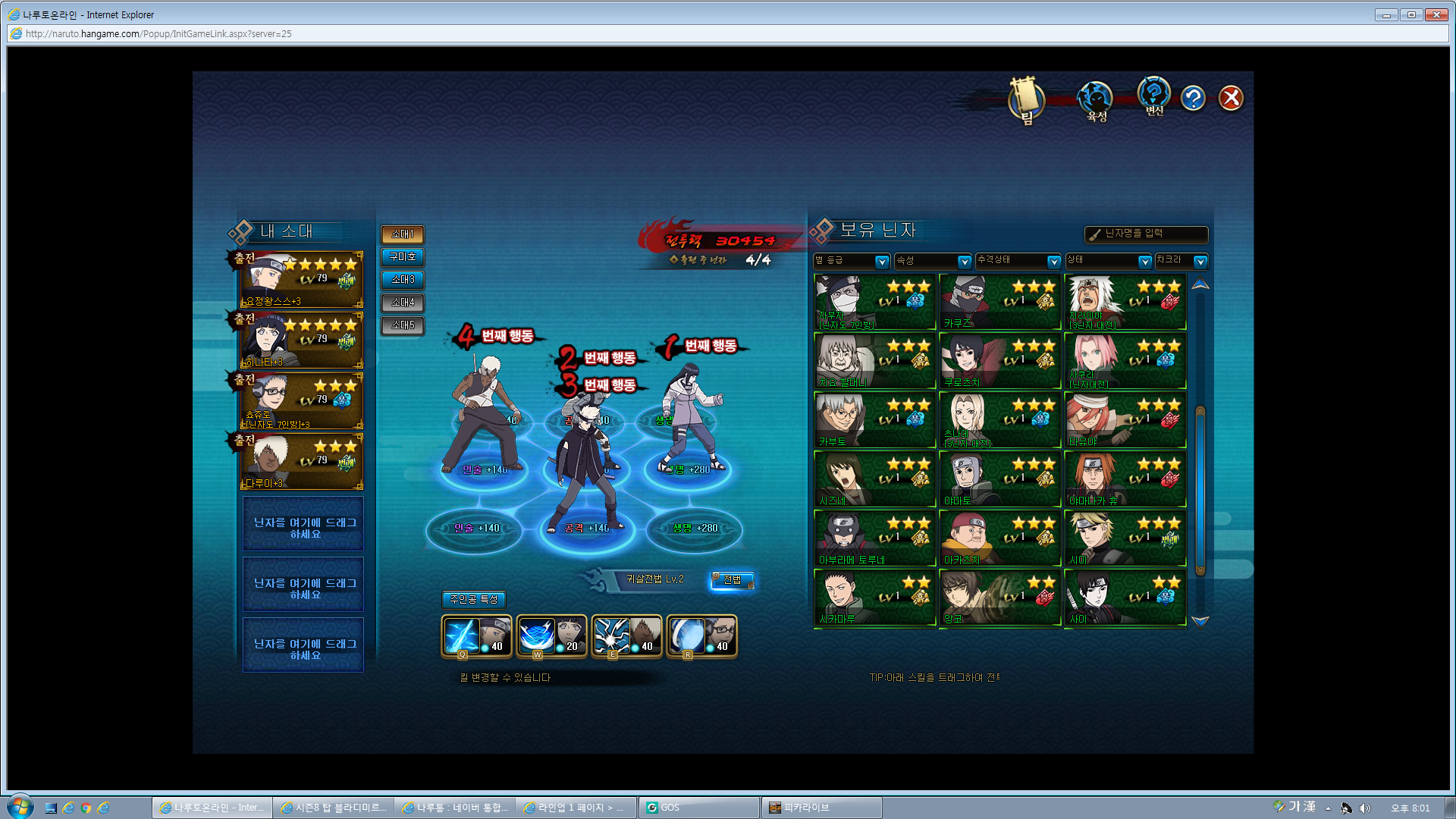Screen dimensions: 1456x819
Task: Select the R skill icon
Action: point(701,635)
